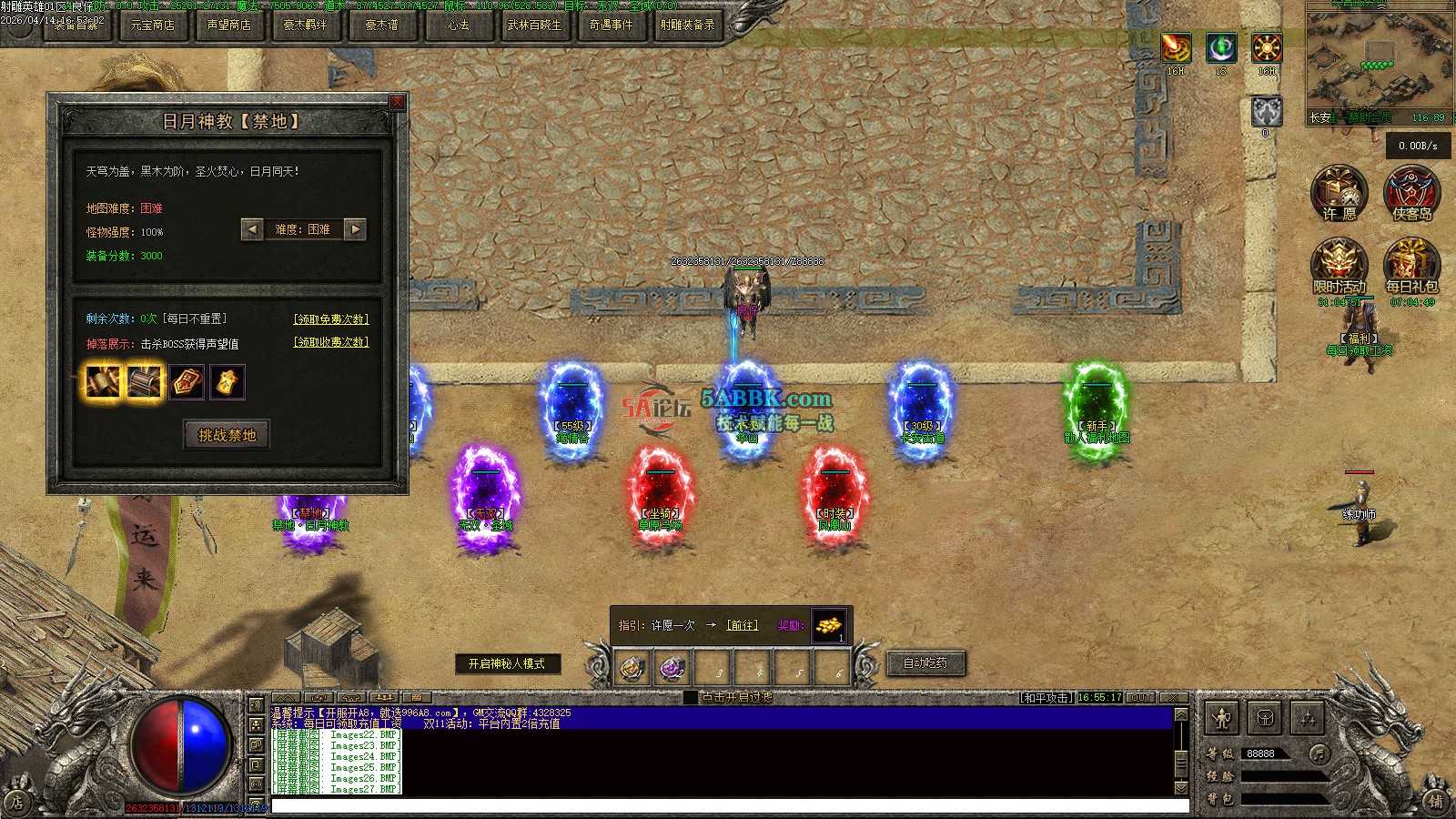Open the 限时活动 timed event icon
The height and width of the screenshot is (819, 1456).
coord(1339,265)
